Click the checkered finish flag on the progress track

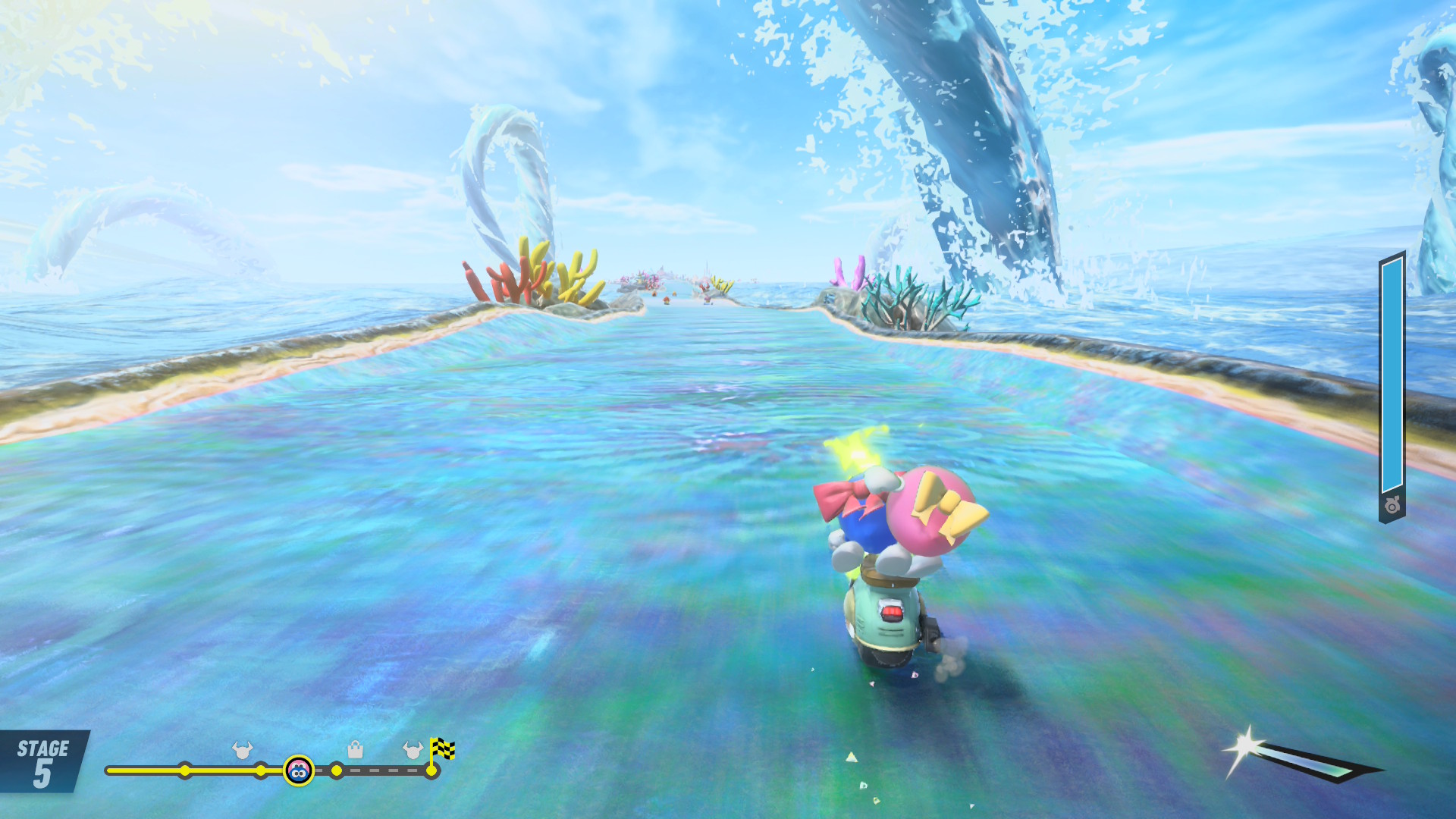[442, 749]
